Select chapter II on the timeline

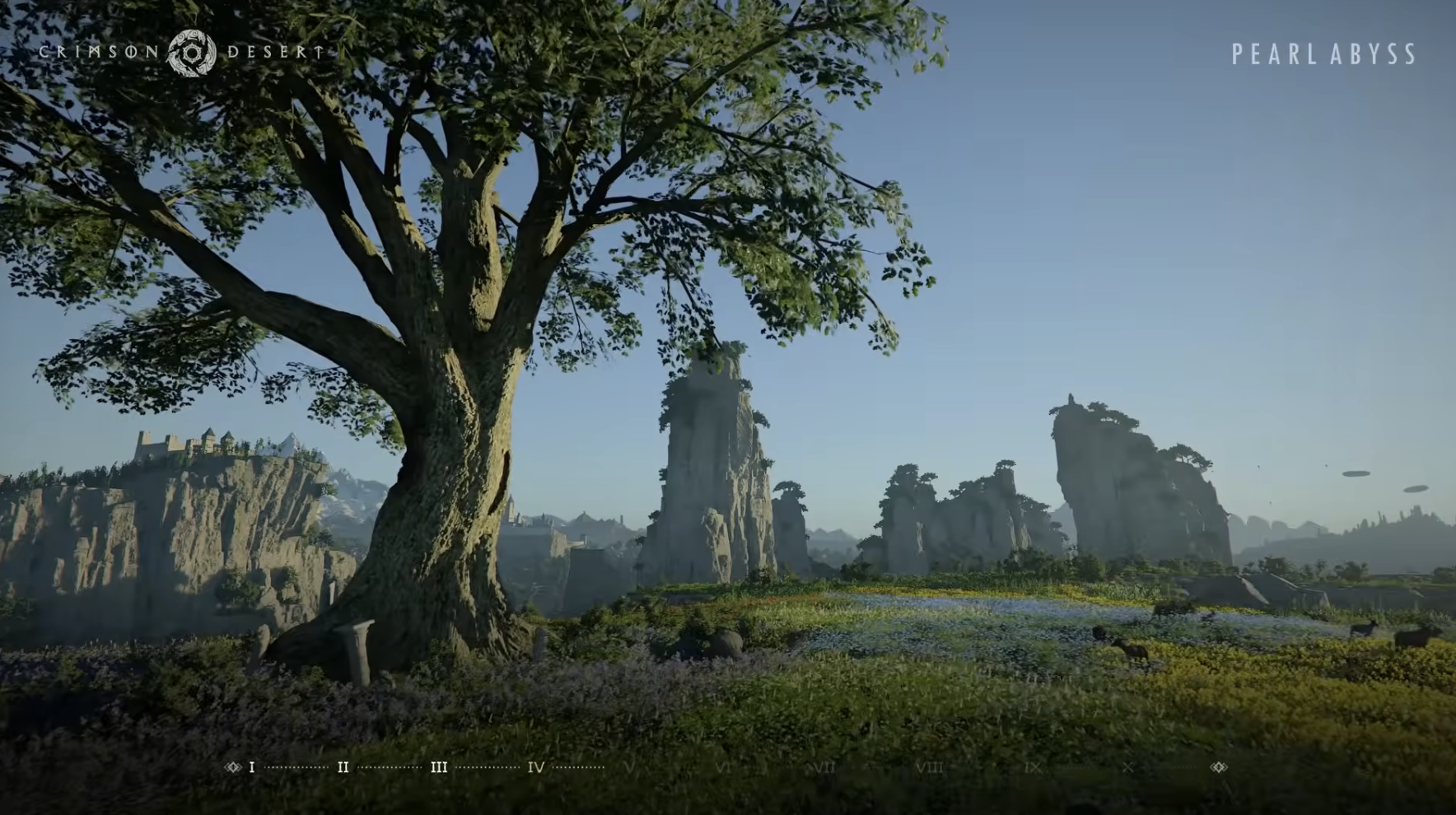click(343, 767)
